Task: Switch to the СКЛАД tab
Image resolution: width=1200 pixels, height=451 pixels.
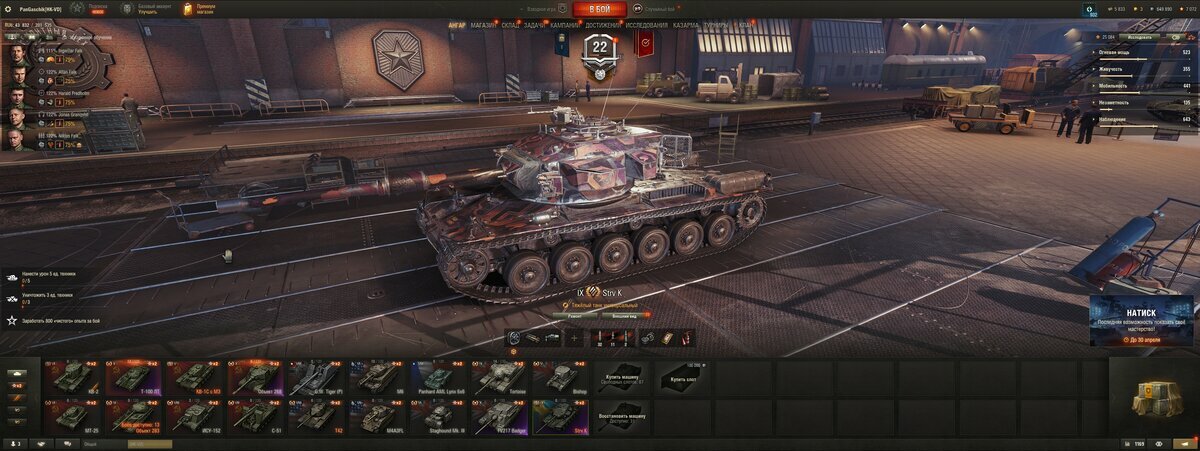Action: click(509, 24)
